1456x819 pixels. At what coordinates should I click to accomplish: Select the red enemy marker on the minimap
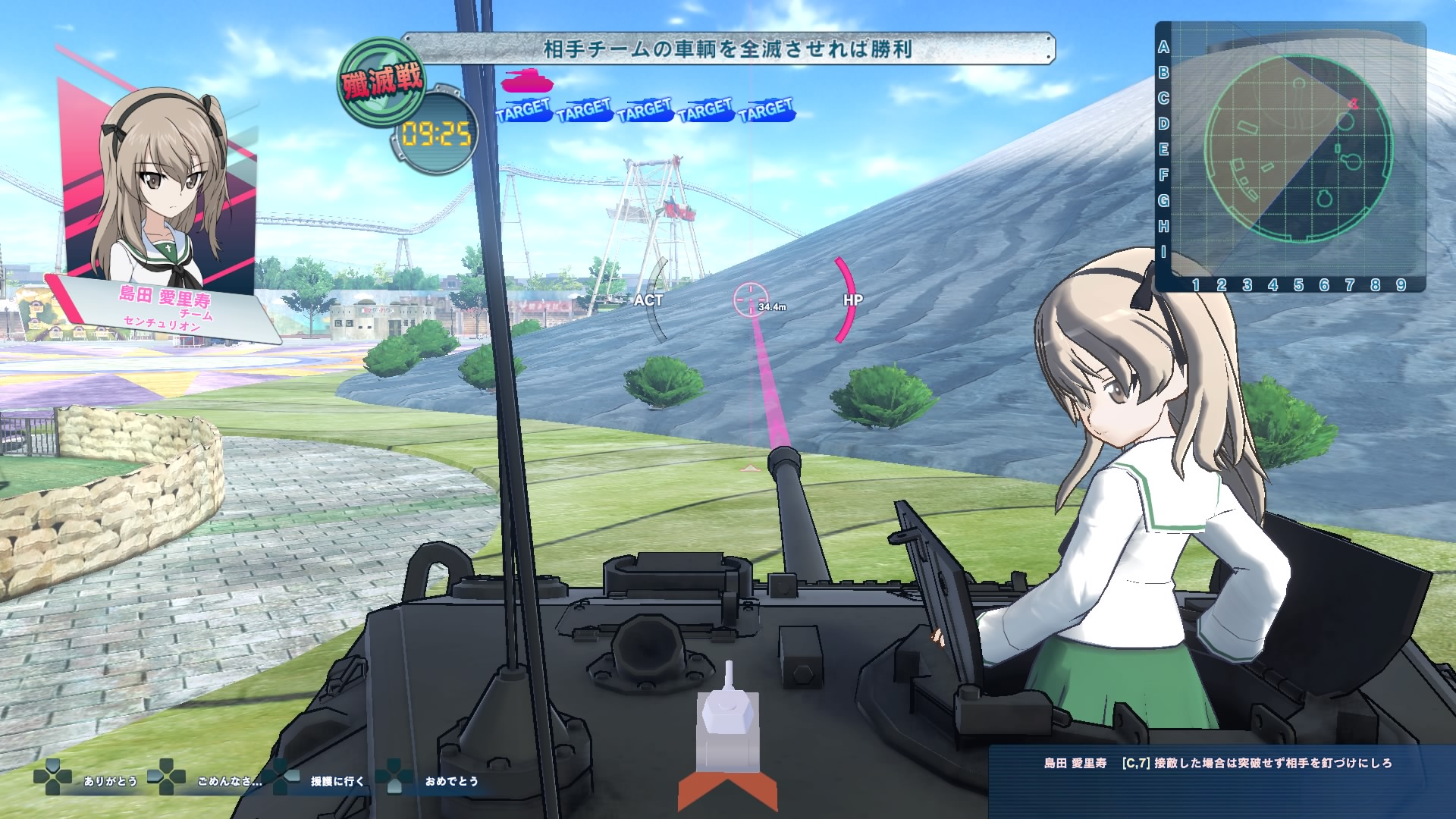[1354, 104]
